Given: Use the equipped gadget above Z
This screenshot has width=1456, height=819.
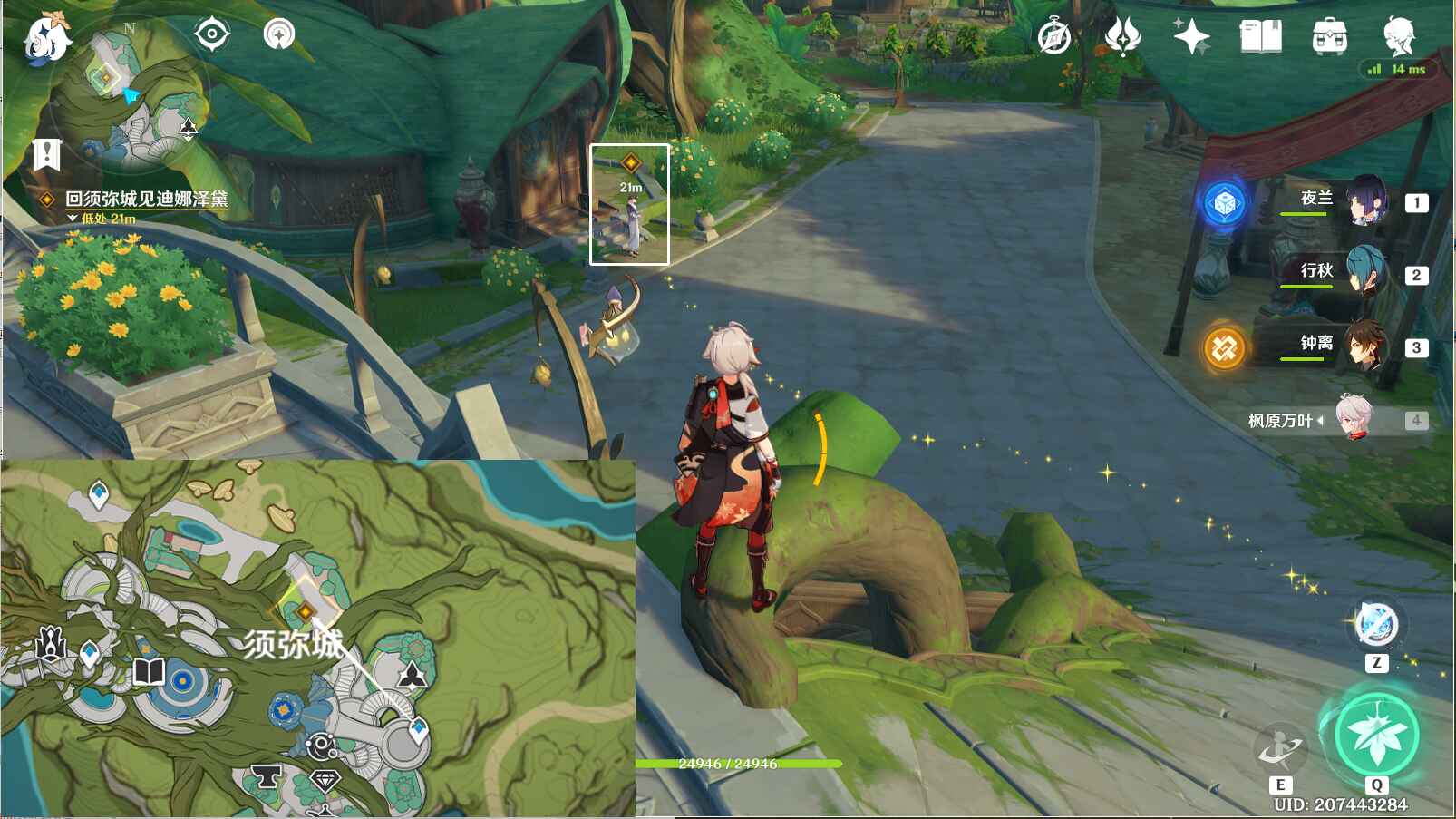Looking at the screenshot, I should pyautogui.click(x=1376, y=625).
